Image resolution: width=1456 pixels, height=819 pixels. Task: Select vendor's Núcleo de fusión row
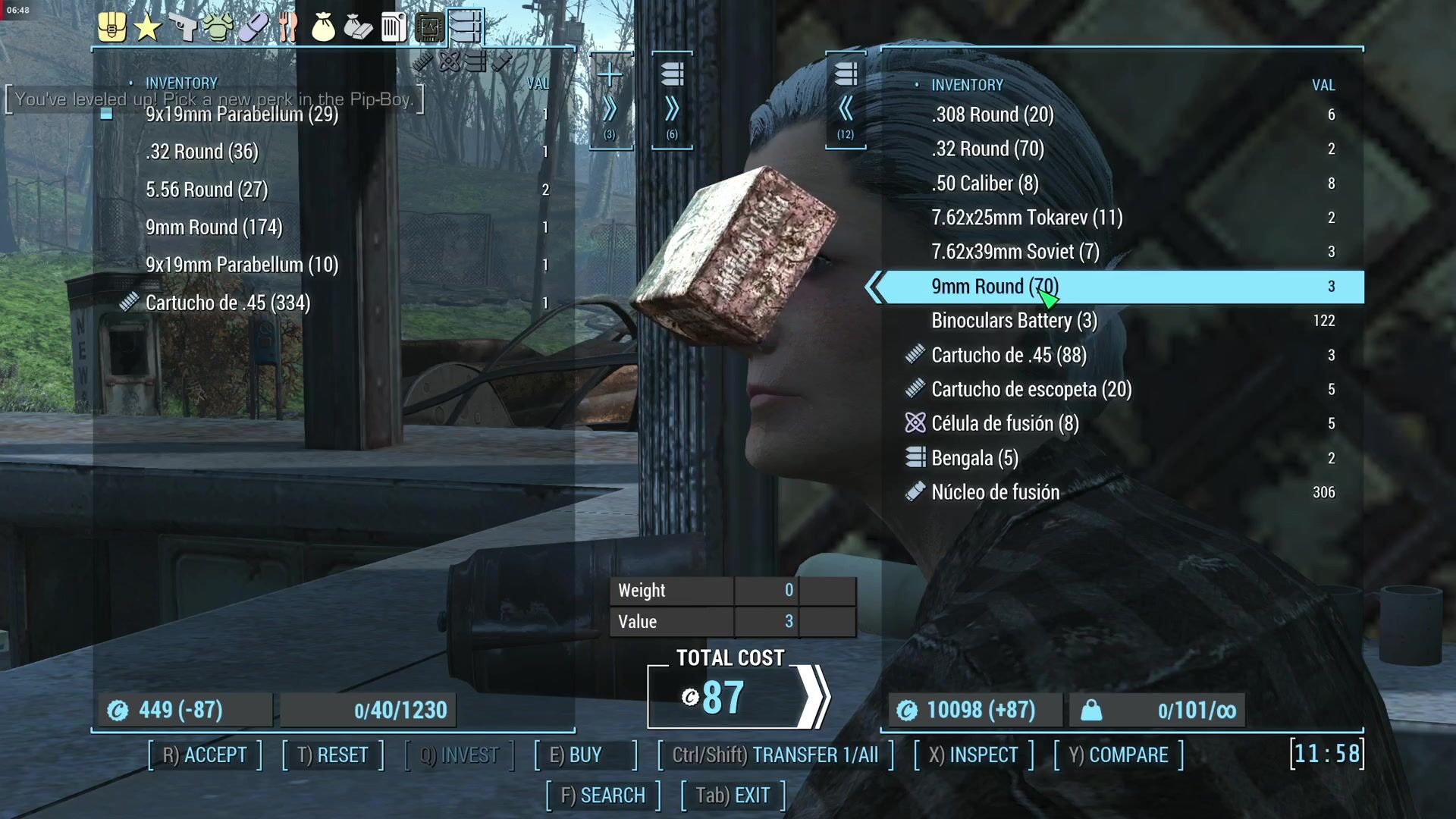coord(995,492)
